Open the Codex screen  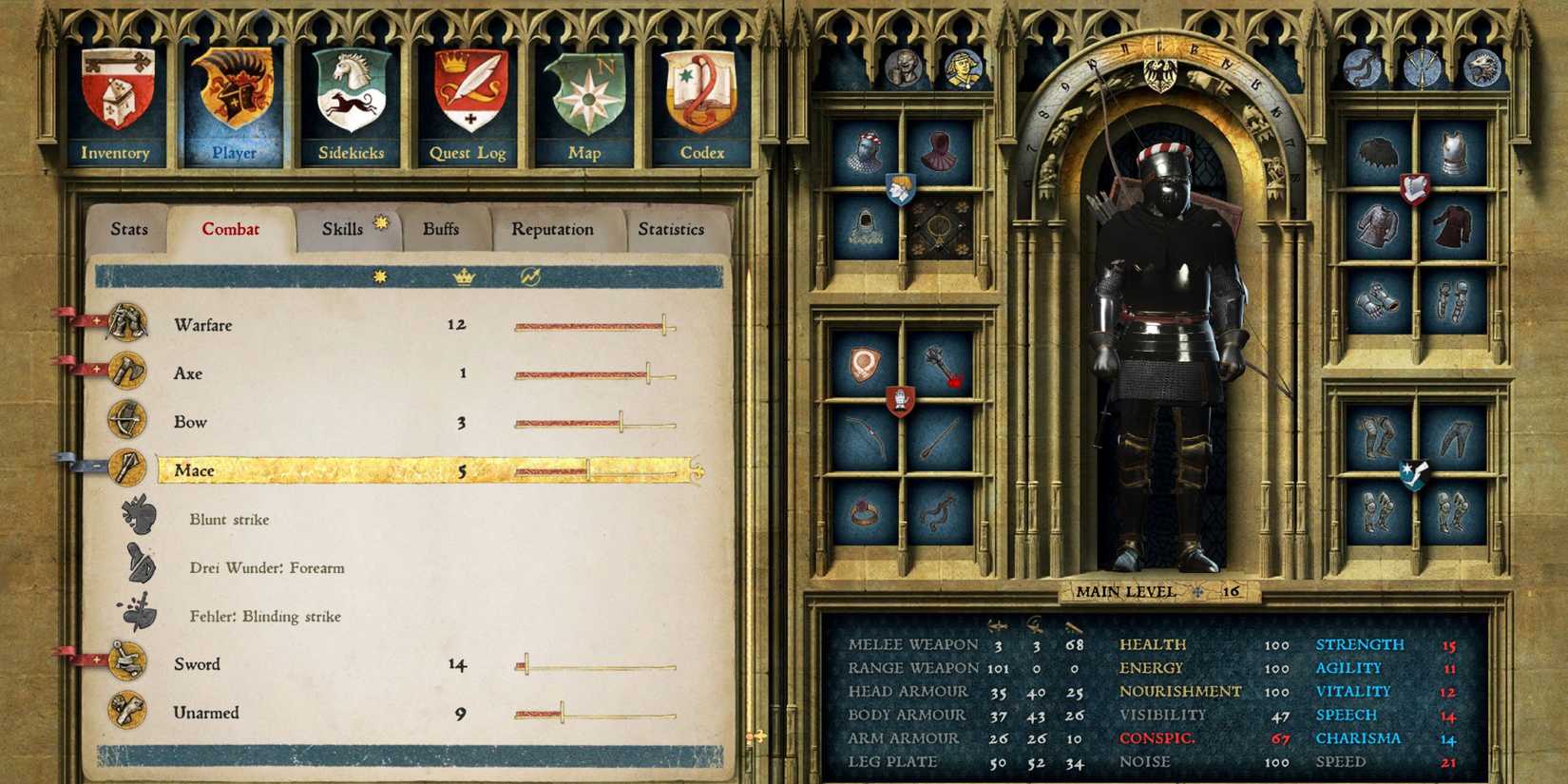click(701, 100)
